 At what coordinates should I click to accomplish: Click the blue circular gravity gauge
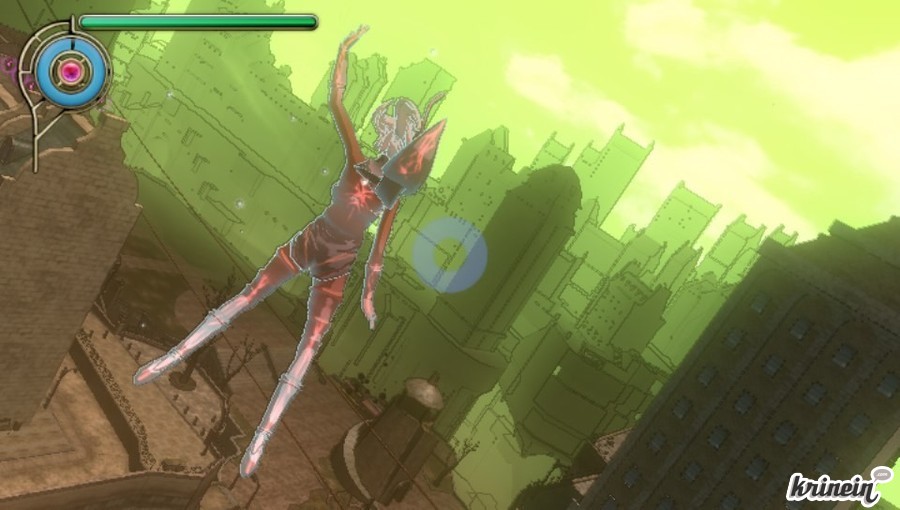[x=71, y=70]
